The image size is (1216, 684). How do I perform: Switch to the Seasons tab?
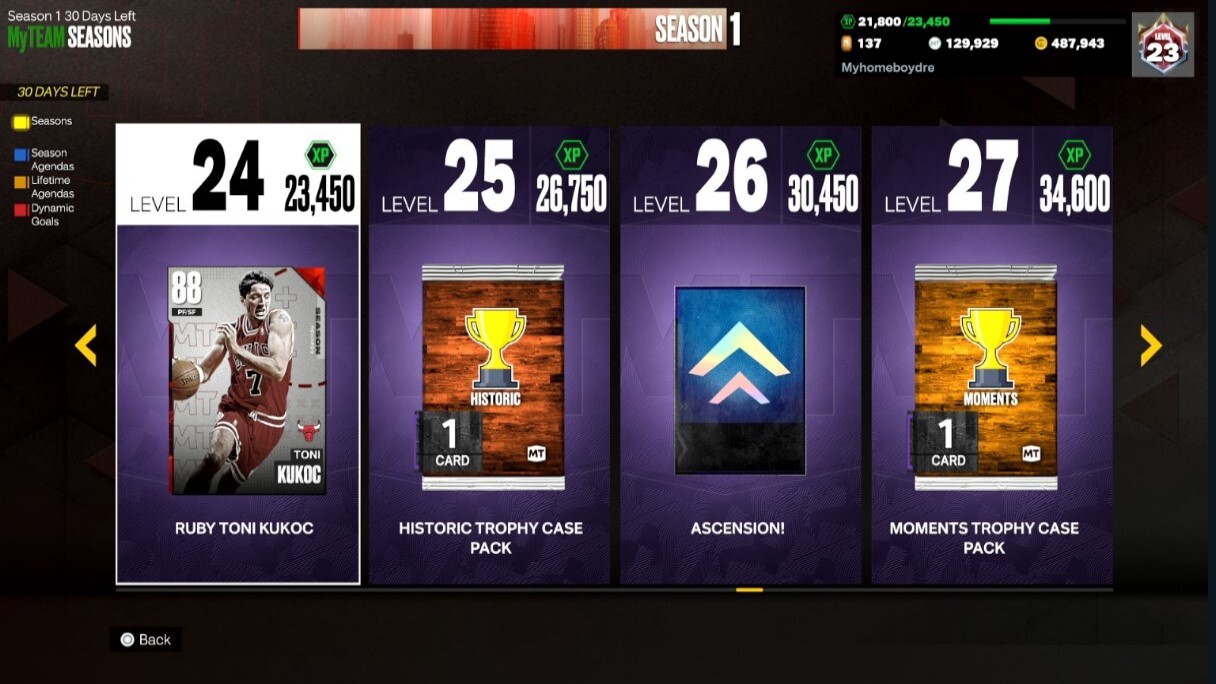[x=50, y=122]
